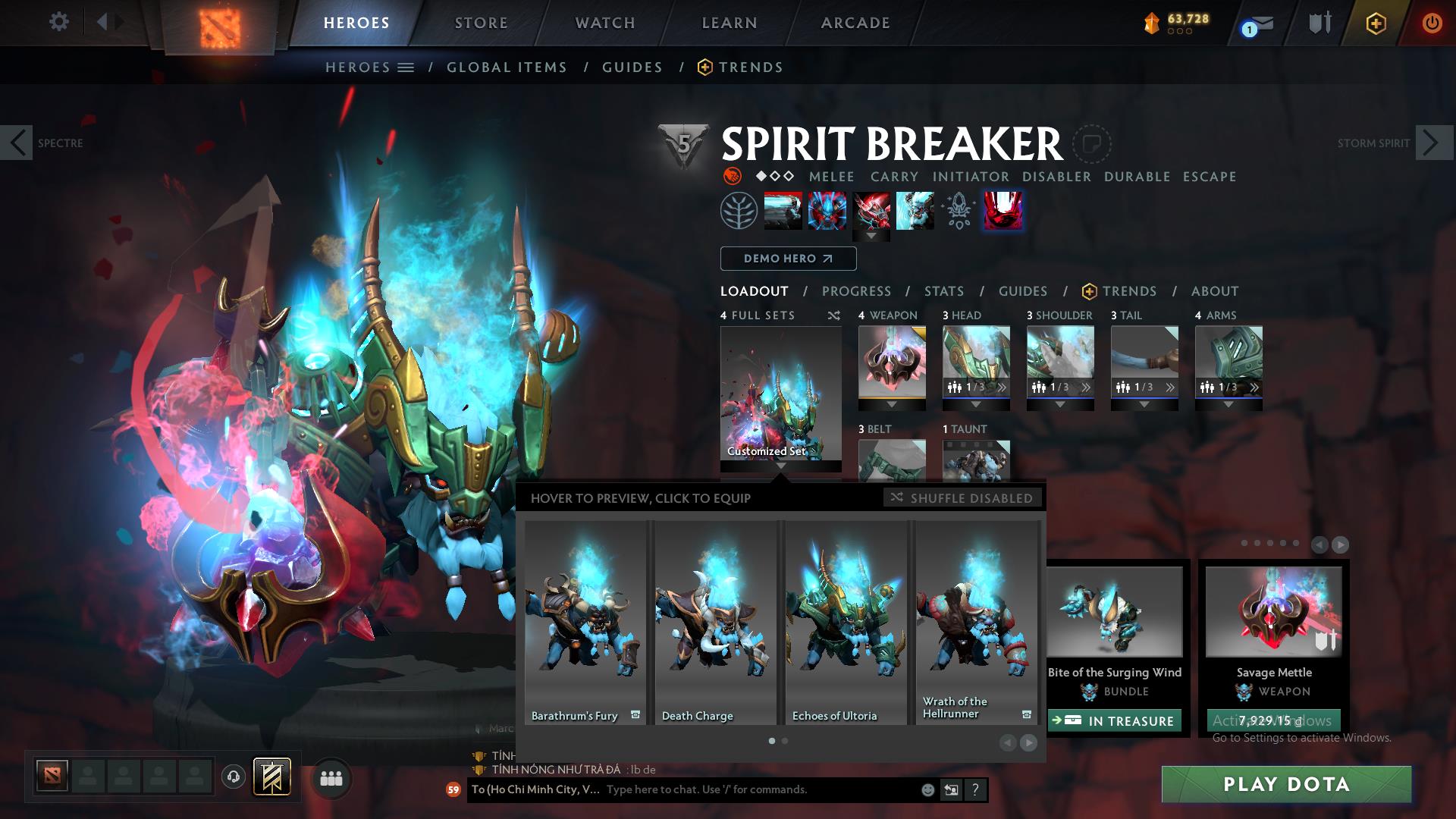Viewport: 1456px width, 819px height.
Task: Toggle preview camera on Barathrum's Fury set
Action: (x=635, y=714)
